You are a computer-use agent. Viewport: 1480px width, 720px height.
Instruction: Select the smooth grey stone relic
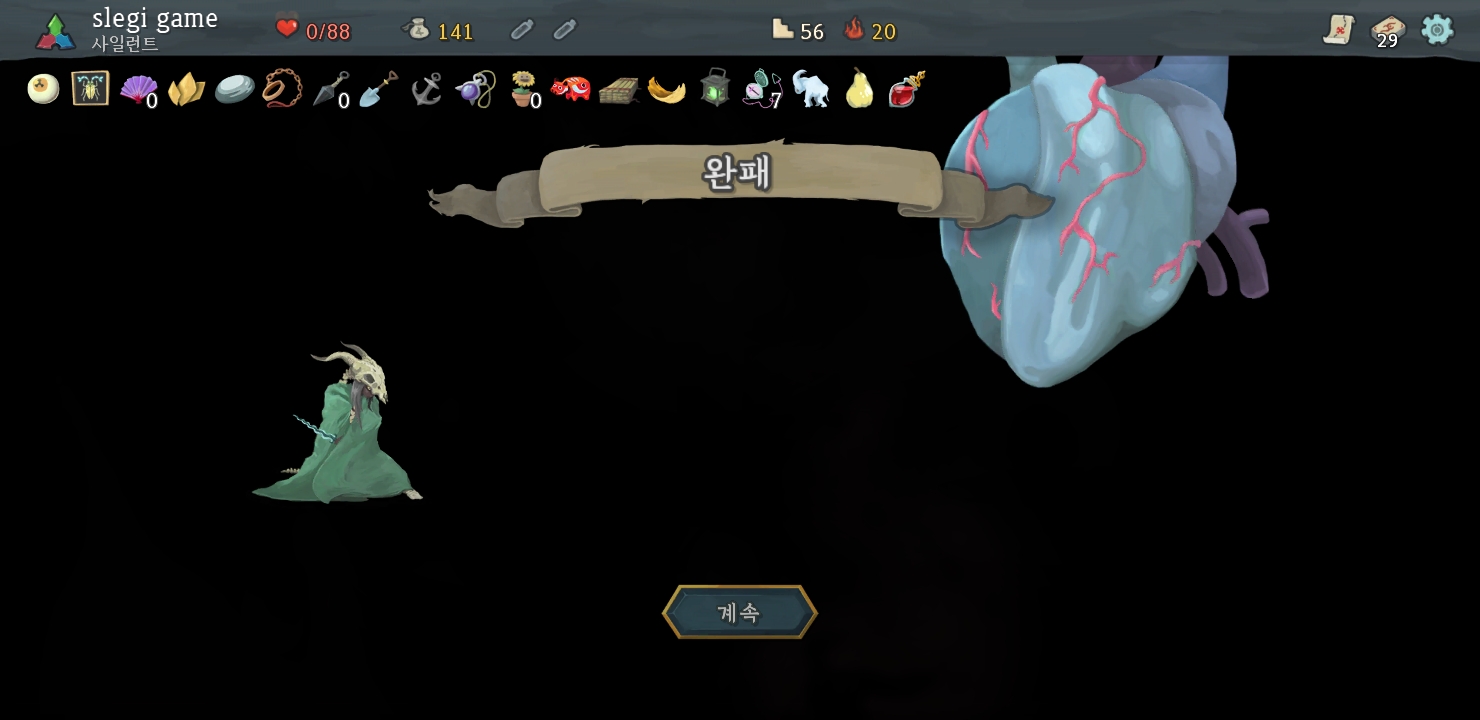pos(234,90)
